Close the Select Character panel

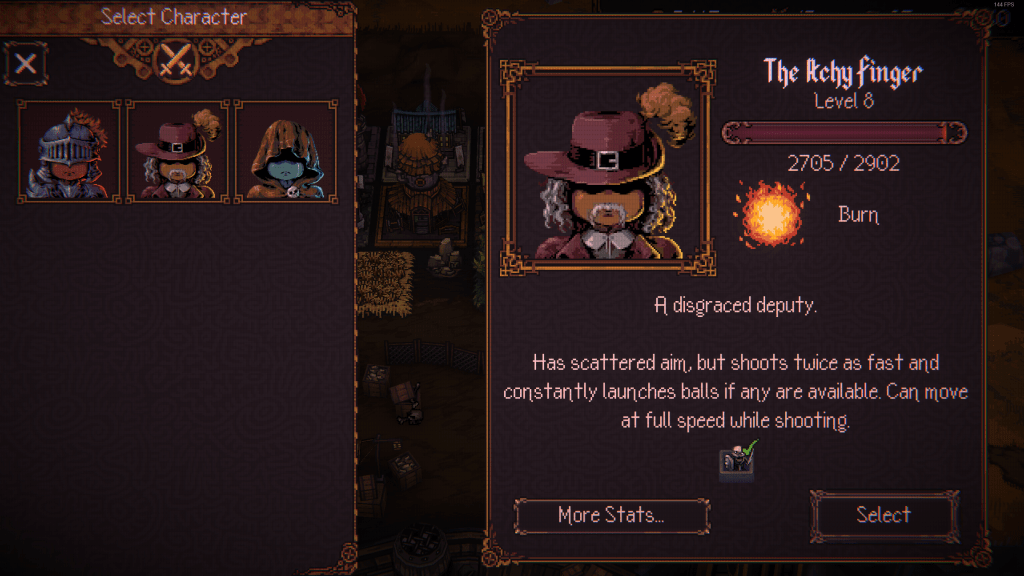pyautogui.click(x=26, y=65)
